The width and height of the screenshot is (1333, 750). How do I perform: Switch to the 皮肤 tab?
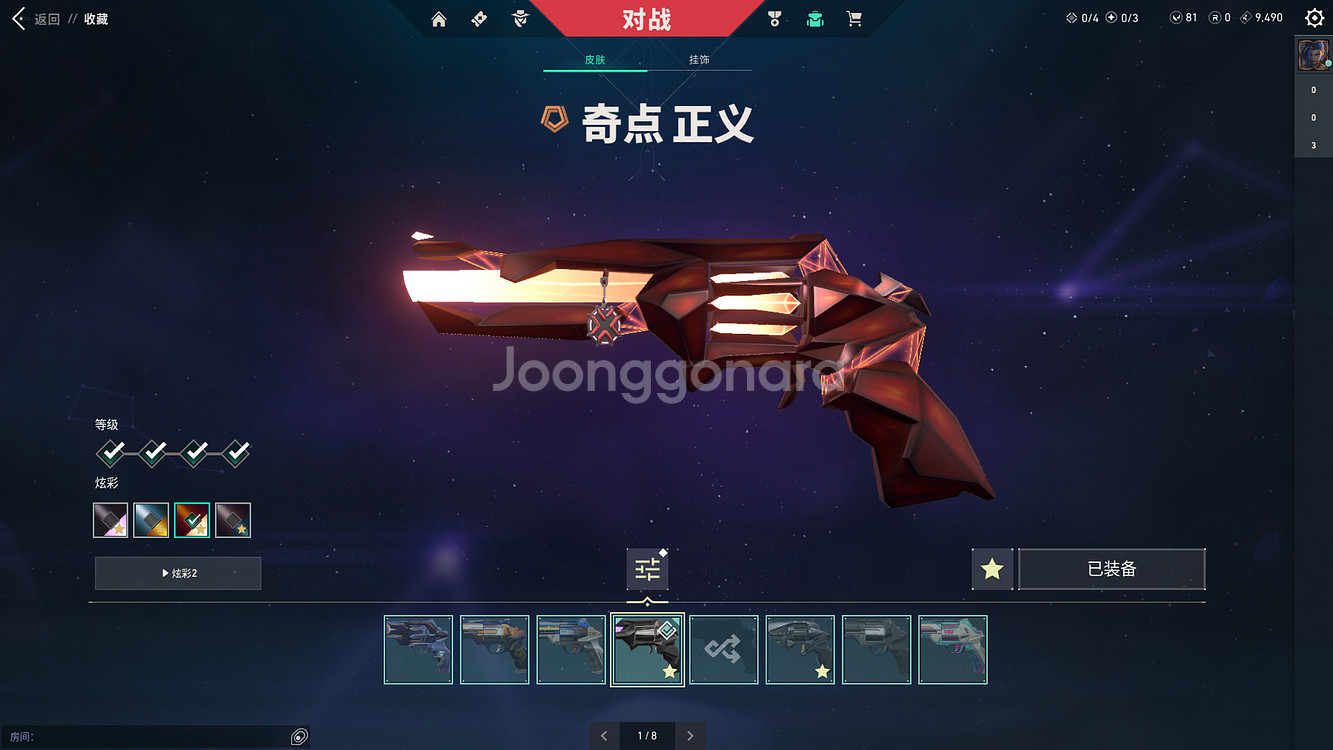point(595,60)
